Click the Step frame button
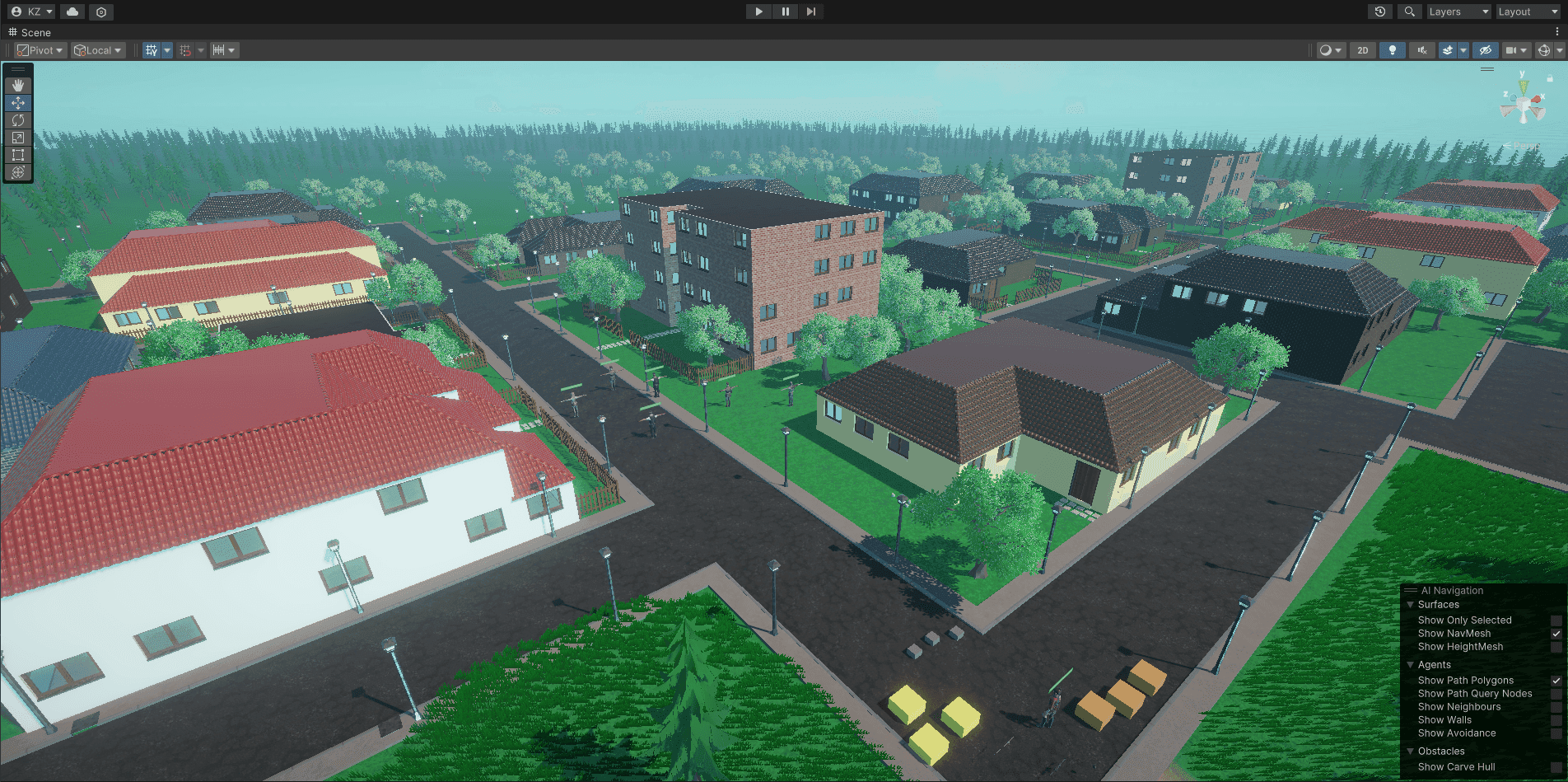The height and width of the screenshot is (782, 1568). [x=812, y=12]
